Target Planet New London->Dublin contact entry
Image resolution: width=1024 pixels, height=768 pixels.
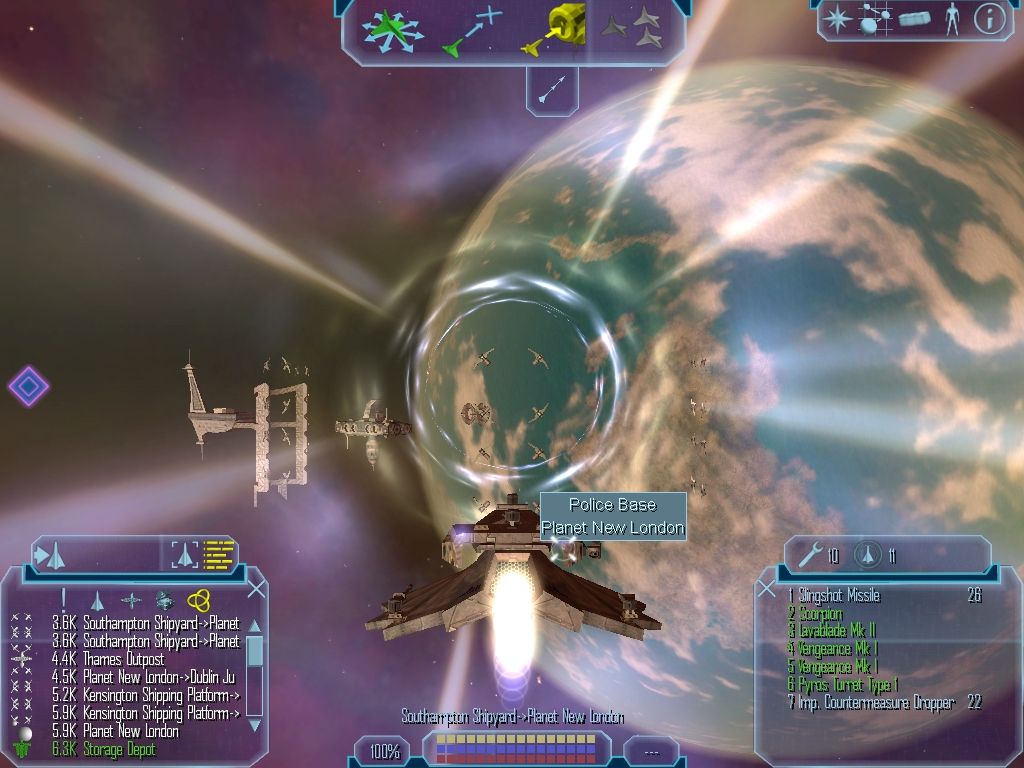coord(158,678)
